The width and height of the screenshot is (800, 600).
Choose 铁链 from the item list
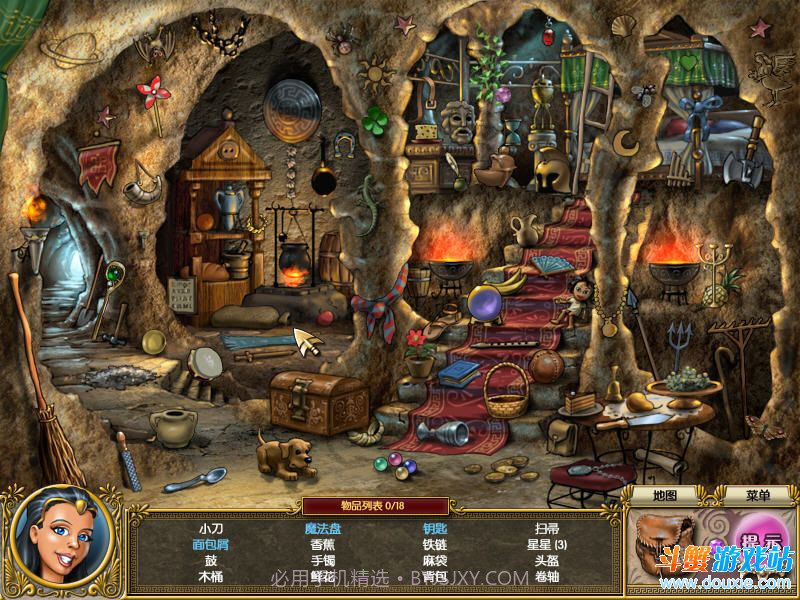(435, 545)
